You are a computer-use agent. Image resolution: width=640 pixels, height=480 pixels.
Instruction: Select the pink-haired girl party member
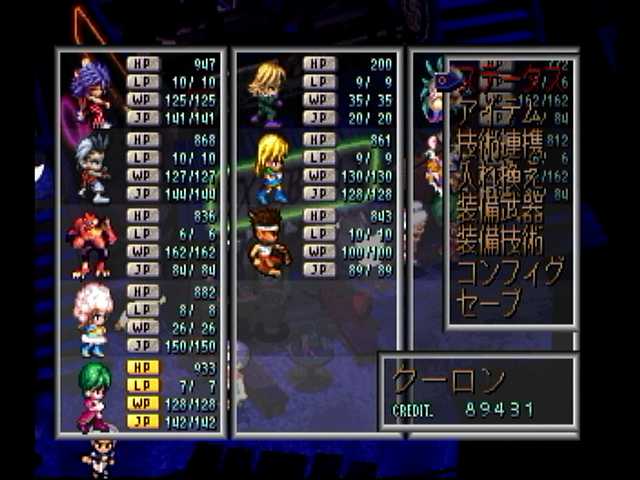[140, 319]
